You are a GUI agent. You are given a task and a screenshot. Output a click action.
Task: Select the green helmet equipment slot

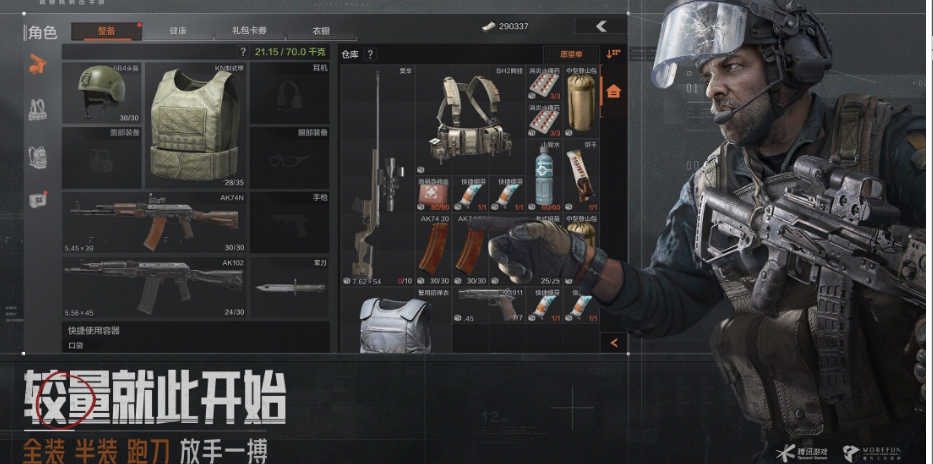point(101,93)
